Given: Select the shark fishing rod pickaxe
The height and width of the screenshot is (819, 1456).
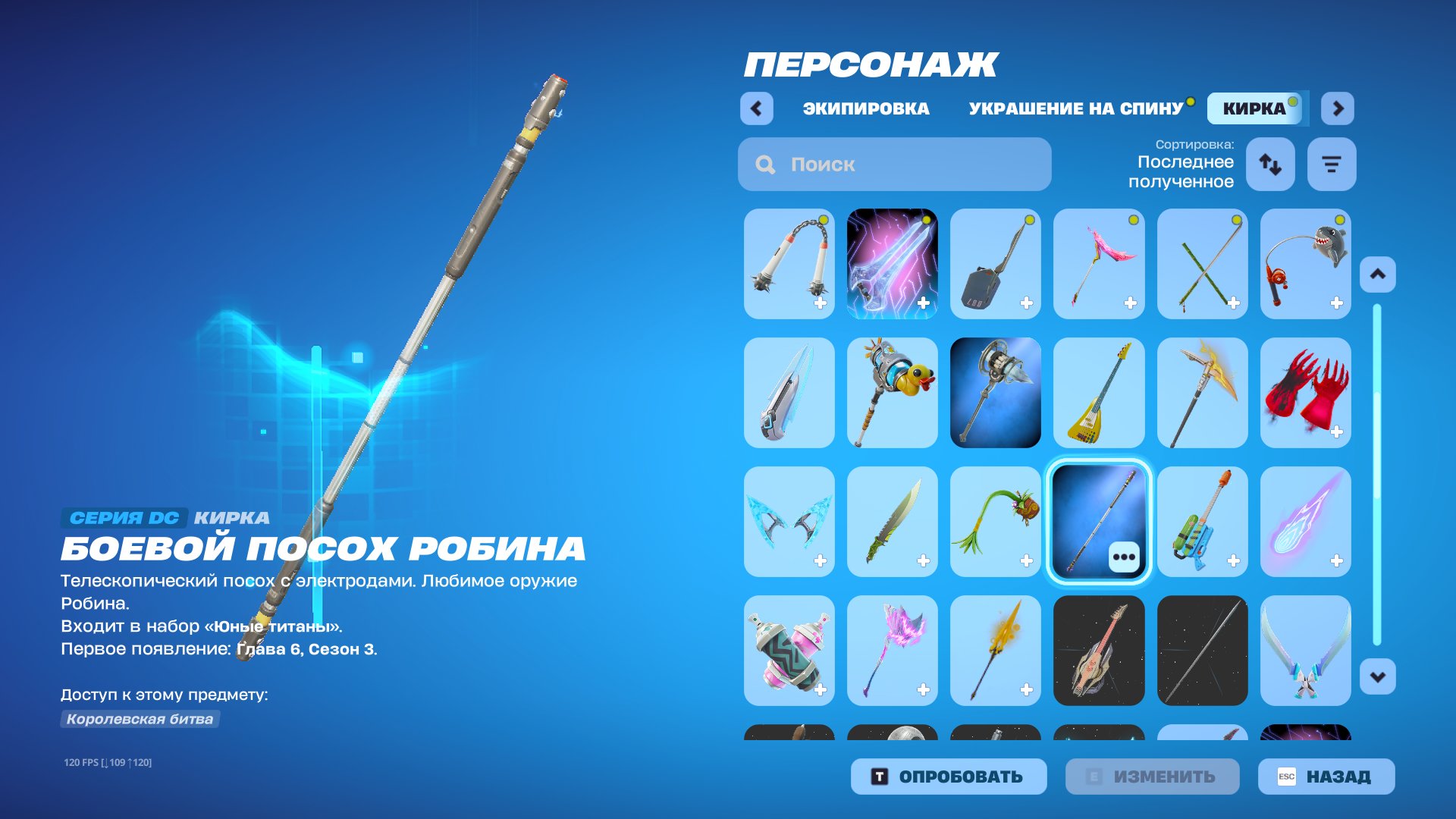Looking at the screenshot, I should pos(1305,263).
